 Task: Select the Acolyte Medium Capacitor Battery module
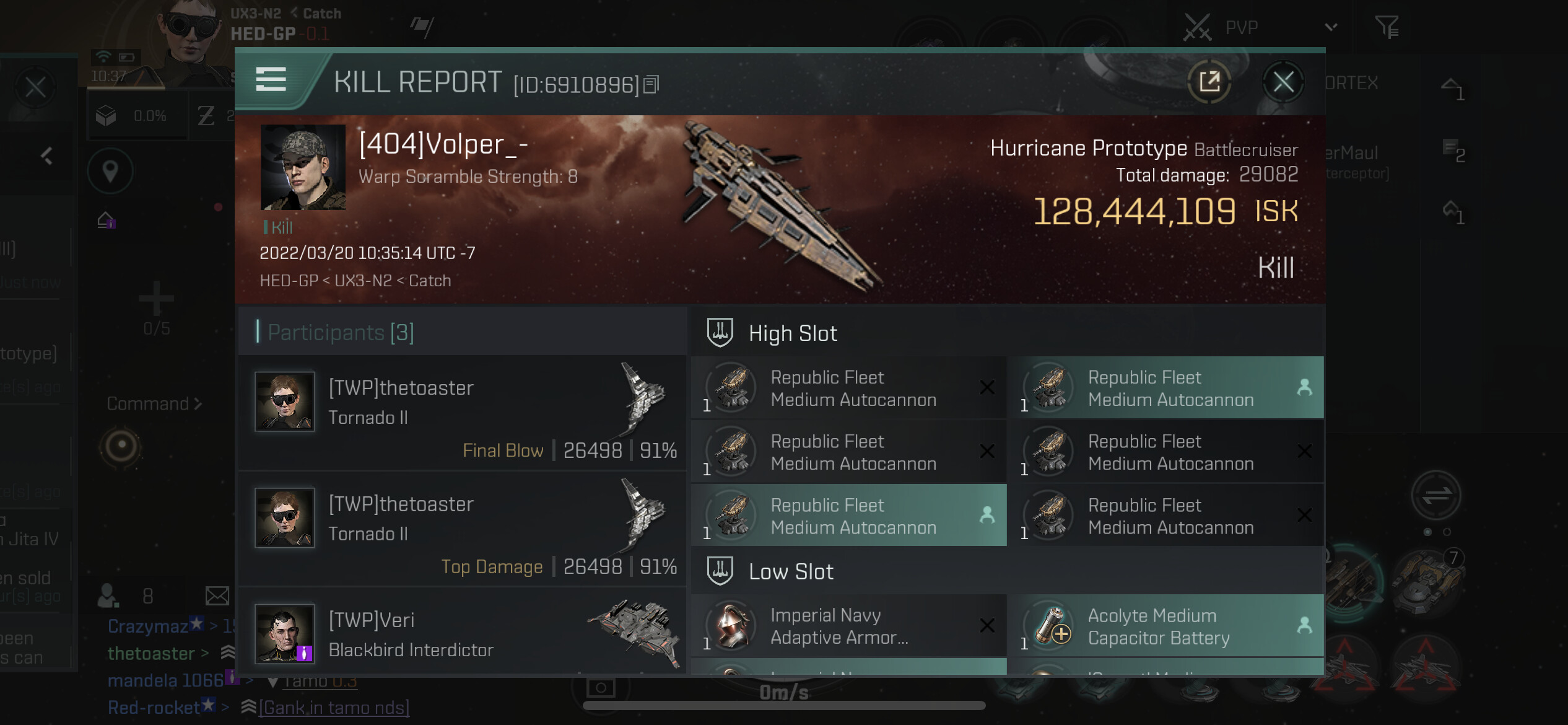coord(1165,626)
